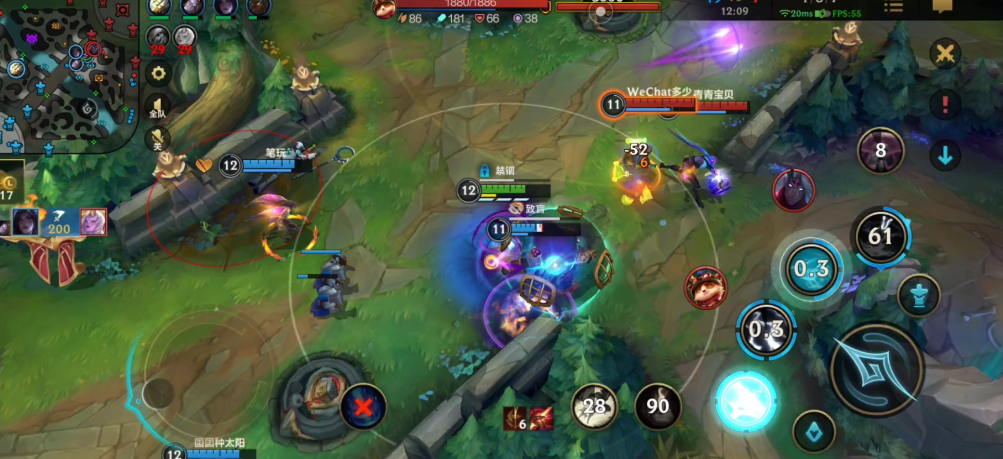Toggle the 关 voice mute button
Screen dimensions: 1003x459
[x=157, y=142]
